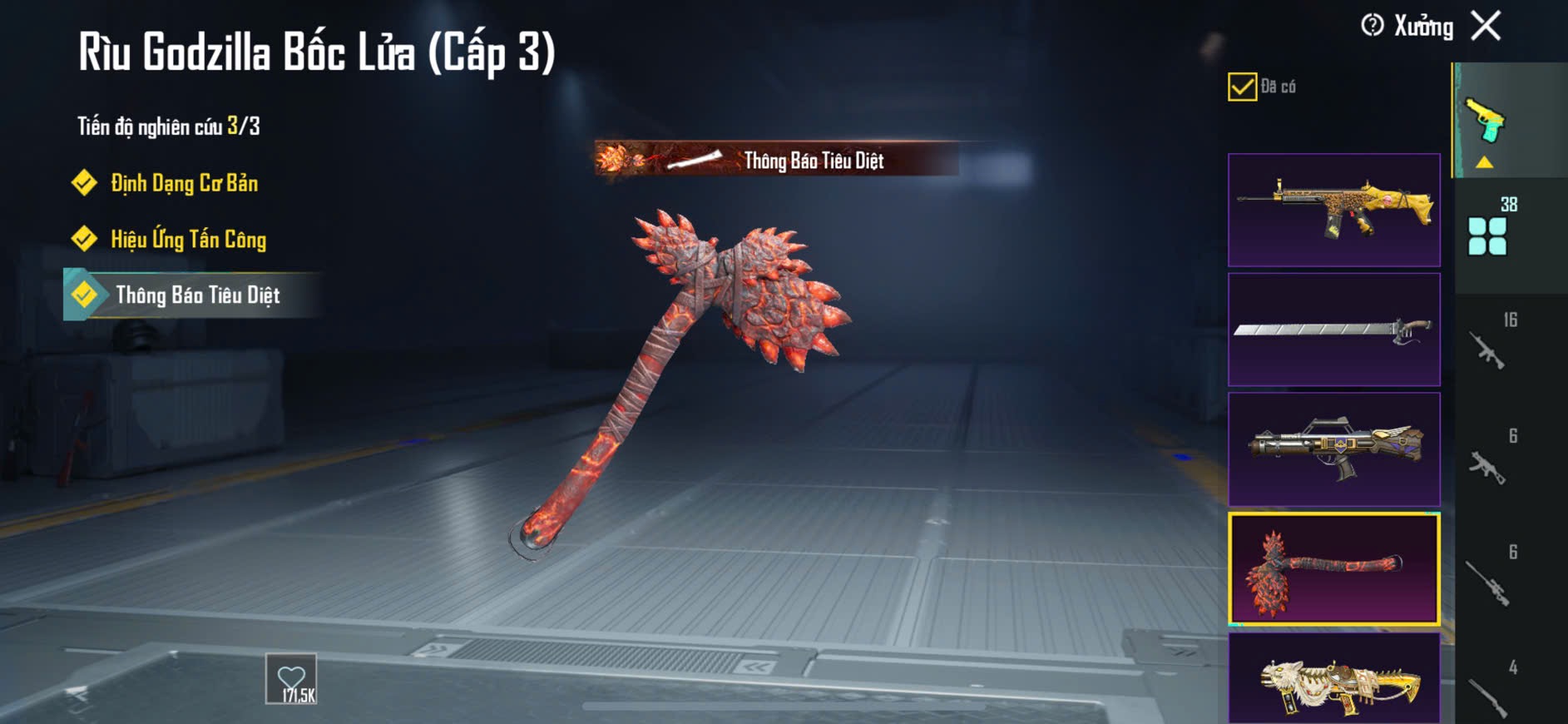Choose Thông Báo Tiêu Diệt research level
Viewport: 1568px width, 724px height.
click(197, 295)
